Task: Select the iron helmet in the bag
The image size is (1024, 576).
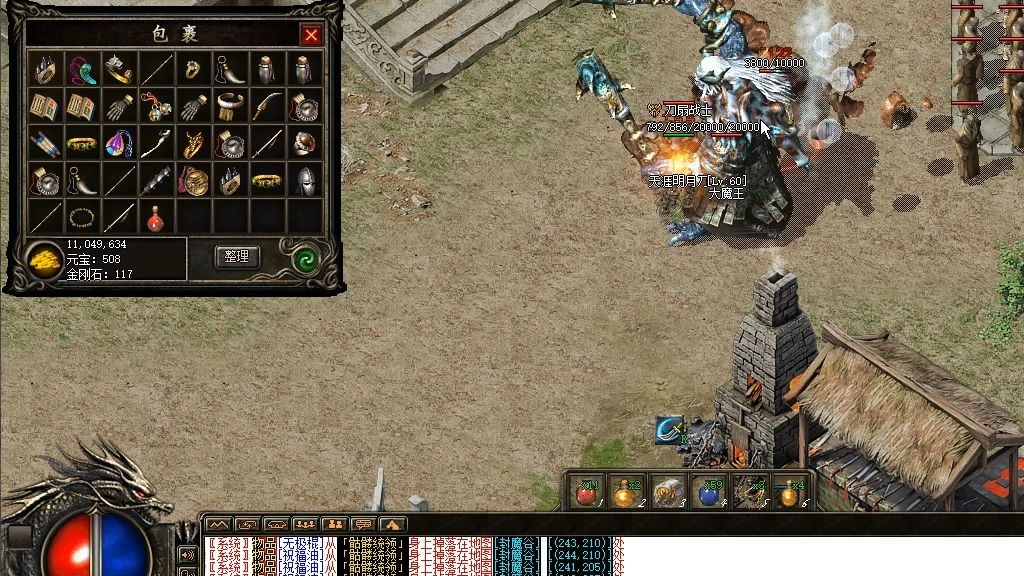Action: 304,180
